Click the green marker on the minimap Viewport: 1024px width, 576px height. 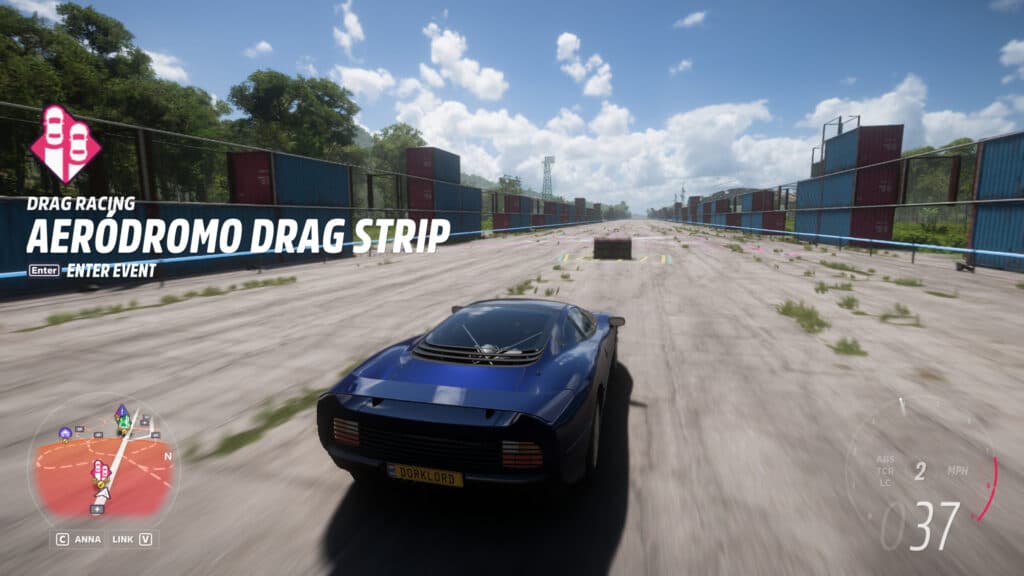[123, 422]
